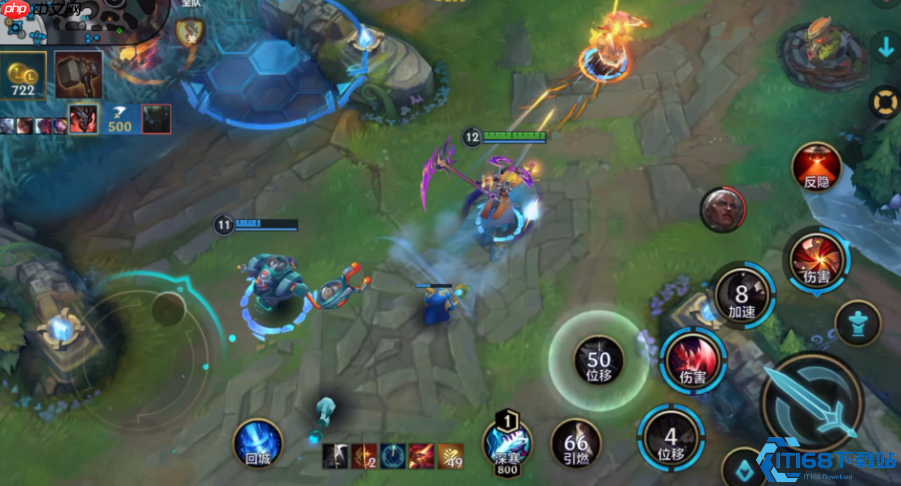The image size is (901, 486).
Task: Select the team shield emblem icon
Action: [189, 31]
